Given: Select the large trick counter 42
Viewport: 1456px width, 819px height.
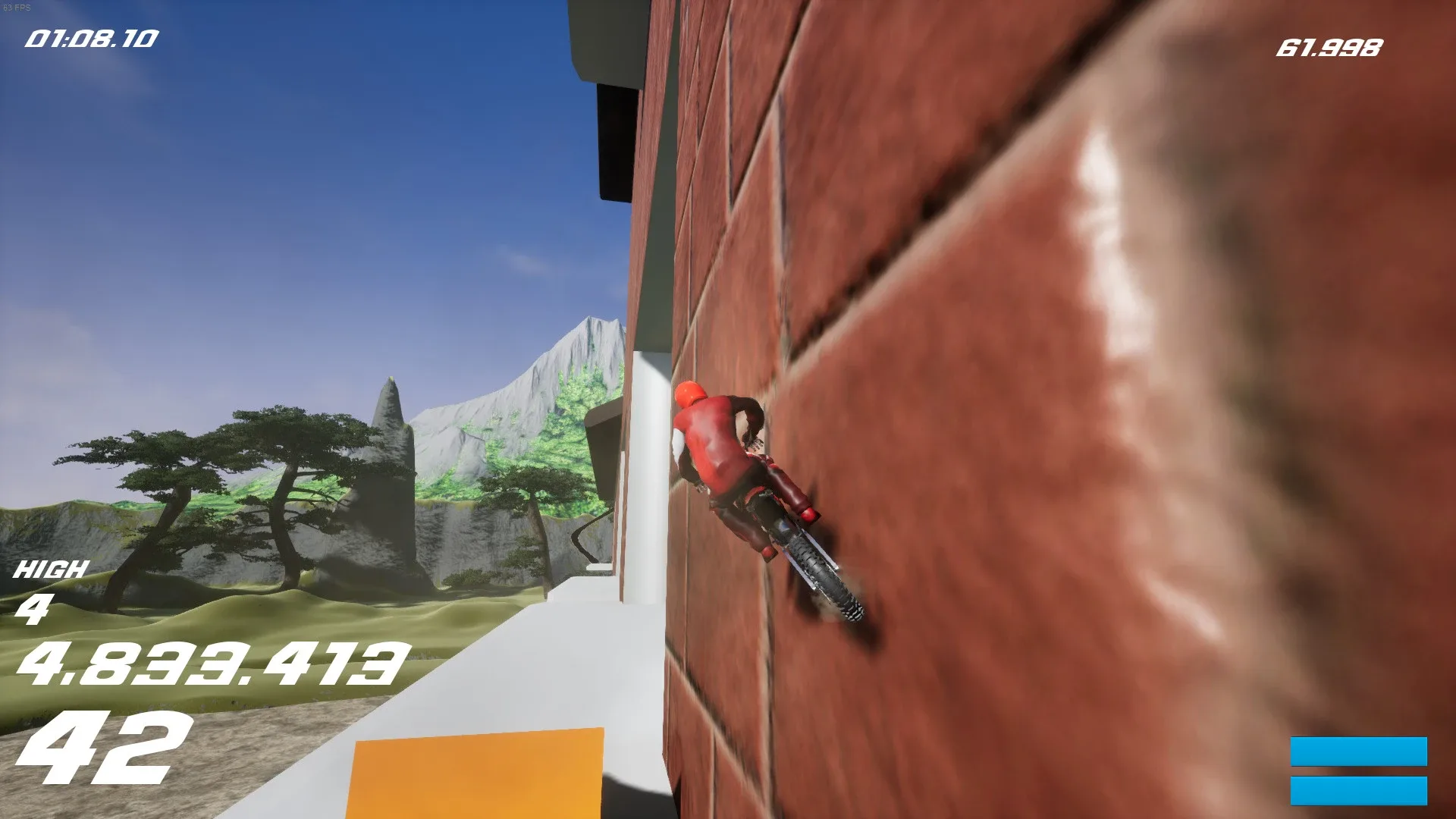Looking at the screenshot, I should click(106, 748).
